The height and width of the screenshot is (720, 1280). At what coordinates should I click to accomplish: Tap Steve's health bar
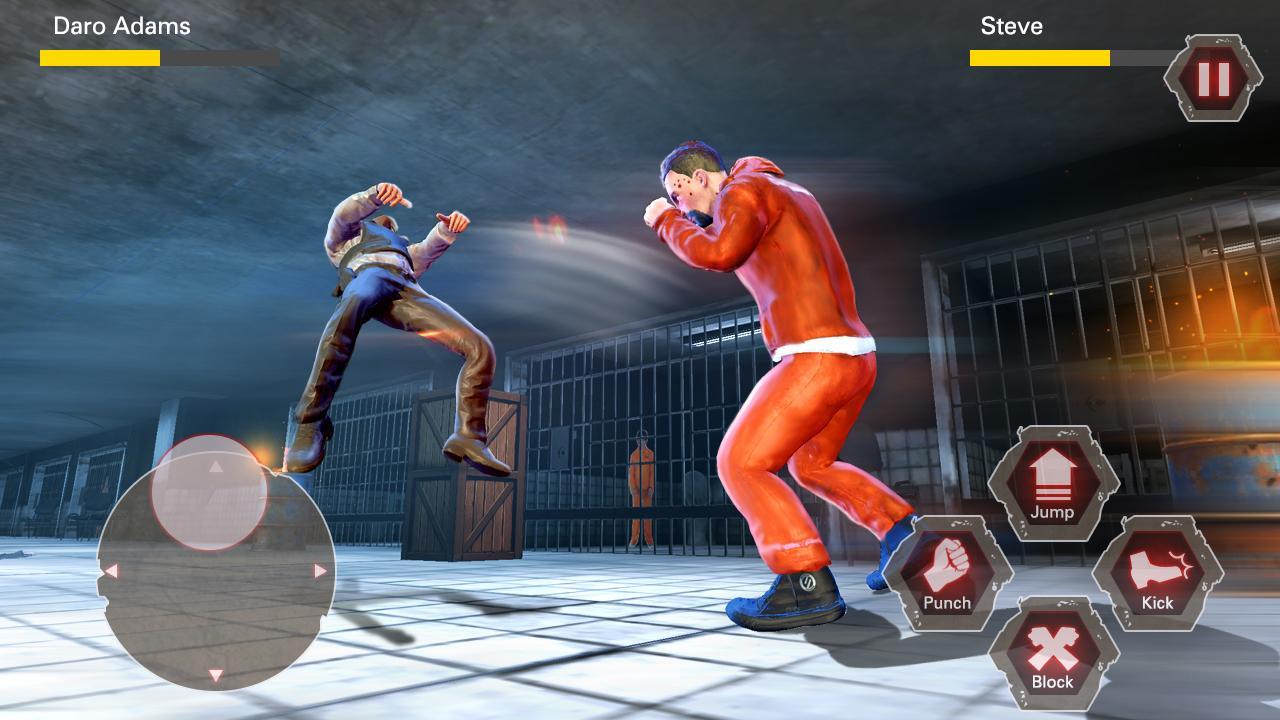pyautogui.click(x=1038, y=60)
